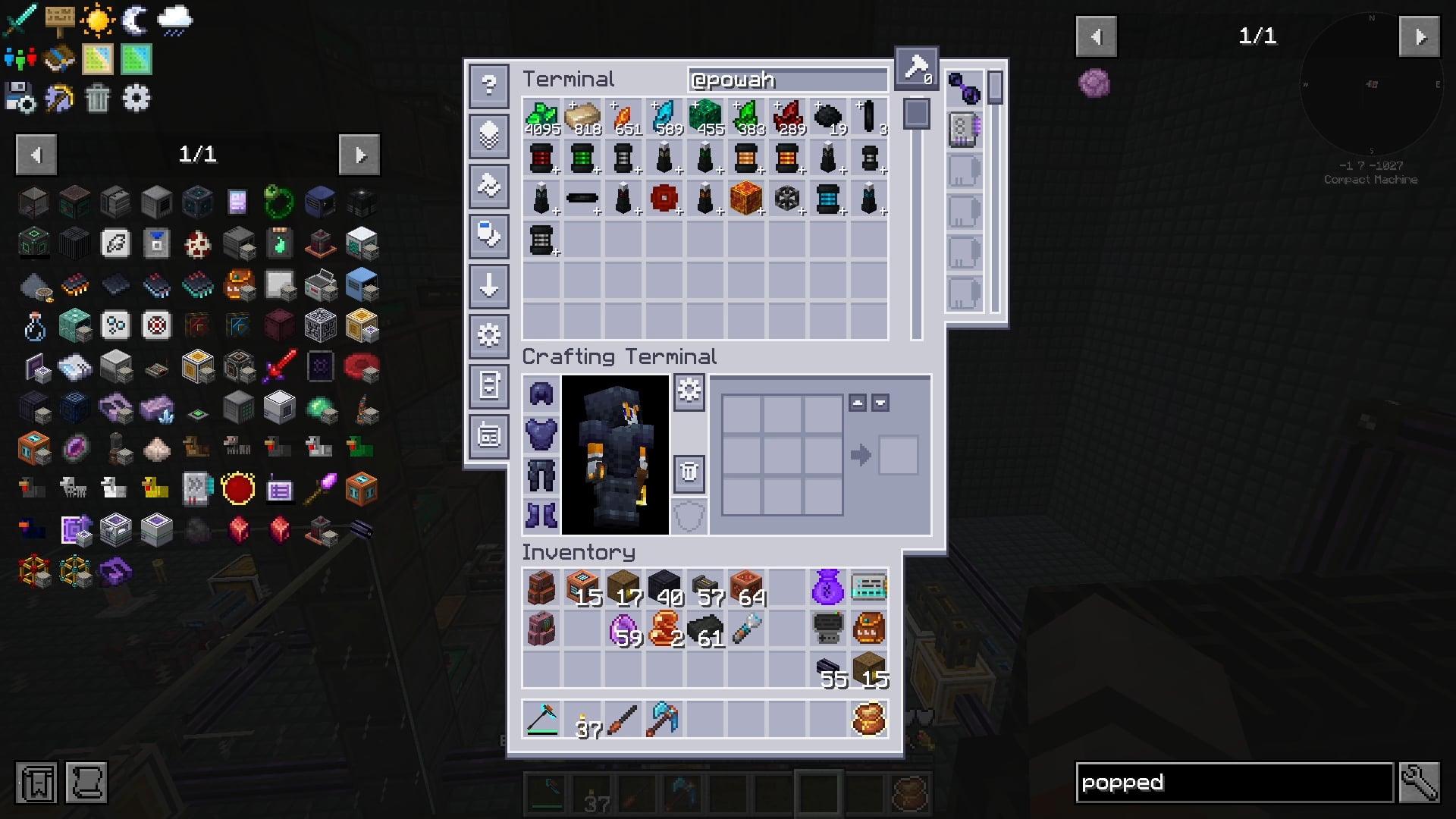The width and height of the screenshot is (1456, 819).
Task: Select the purple bag in the inventory
Action: tap(827, 588)
